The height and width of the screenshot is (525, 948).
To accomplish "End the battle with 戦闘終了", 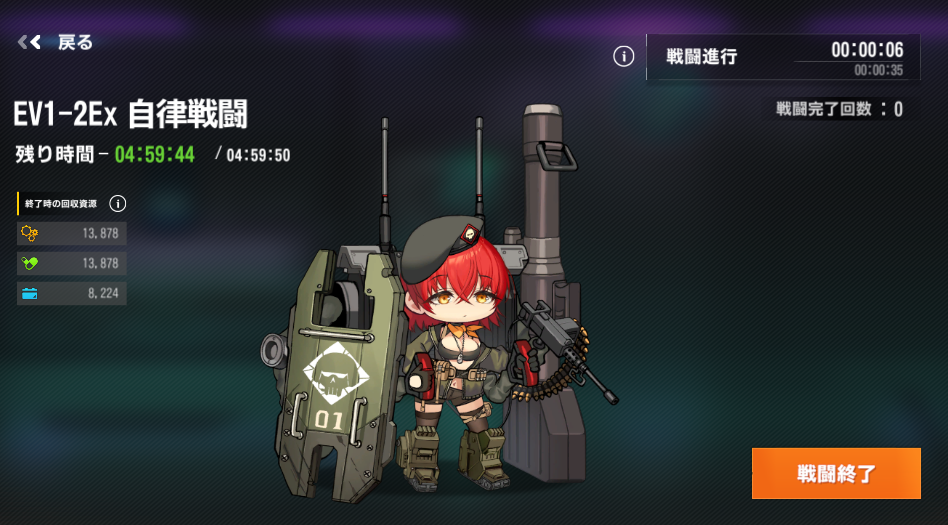I will [x=836, y=473].
